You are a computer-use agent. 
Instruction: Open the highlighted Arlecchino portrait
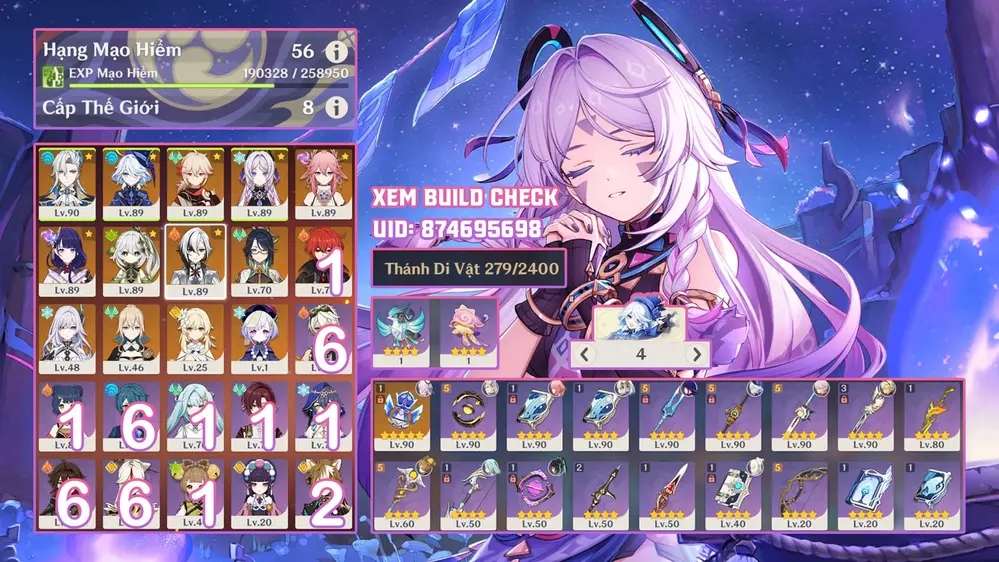click(195, 260)
